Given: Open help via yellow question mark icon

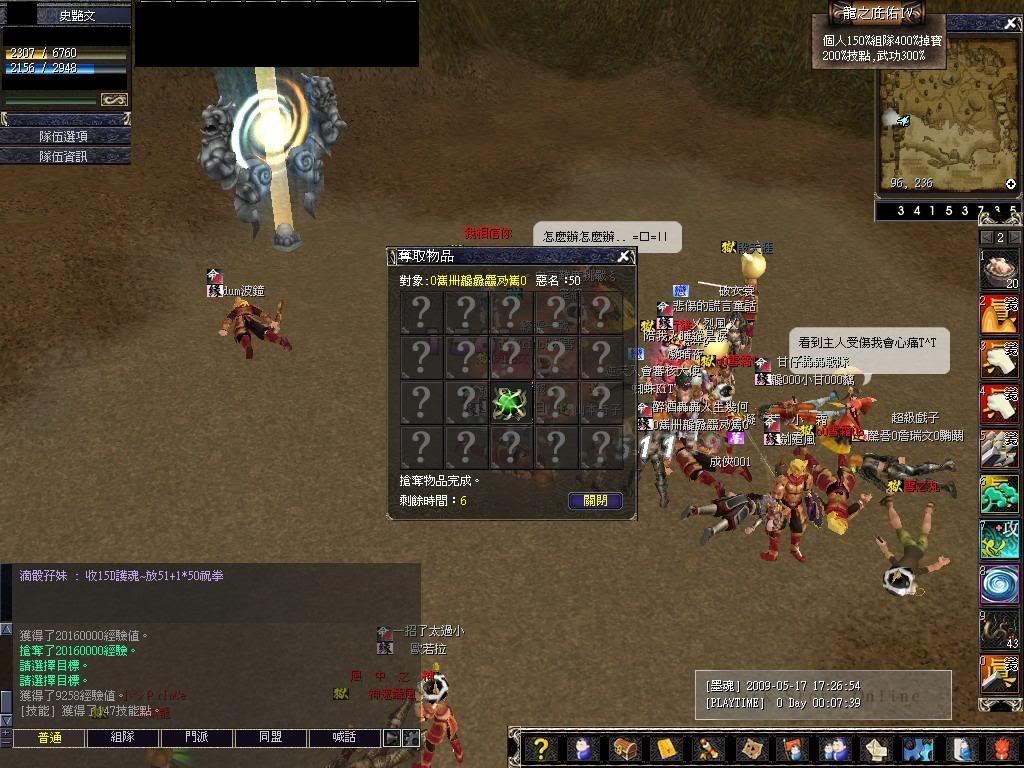Looking at the screenshot, I should pyautogui.click(x=541, y=749).
